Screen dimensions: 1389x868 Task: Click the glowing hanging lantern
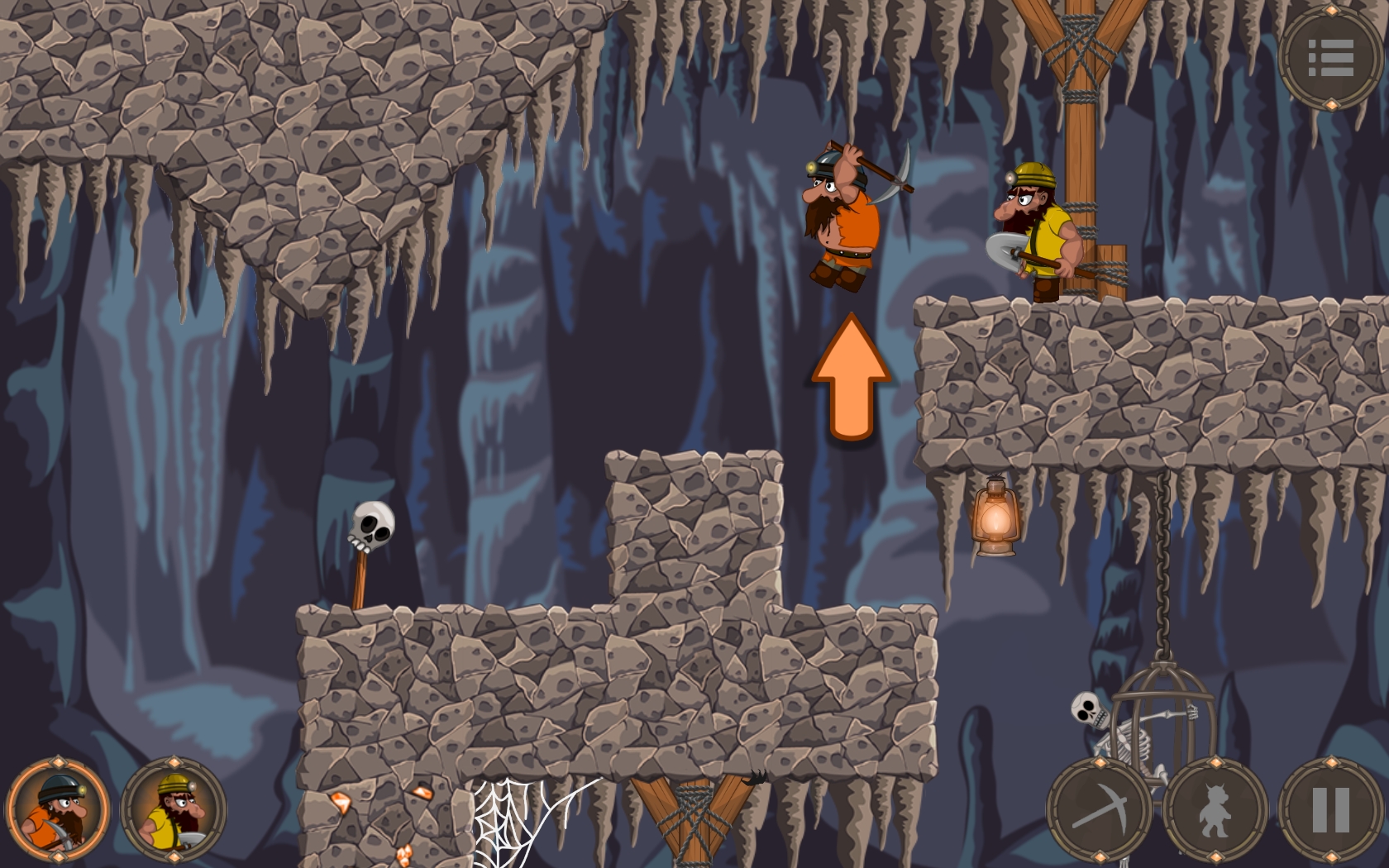click(x=995, y=517)
